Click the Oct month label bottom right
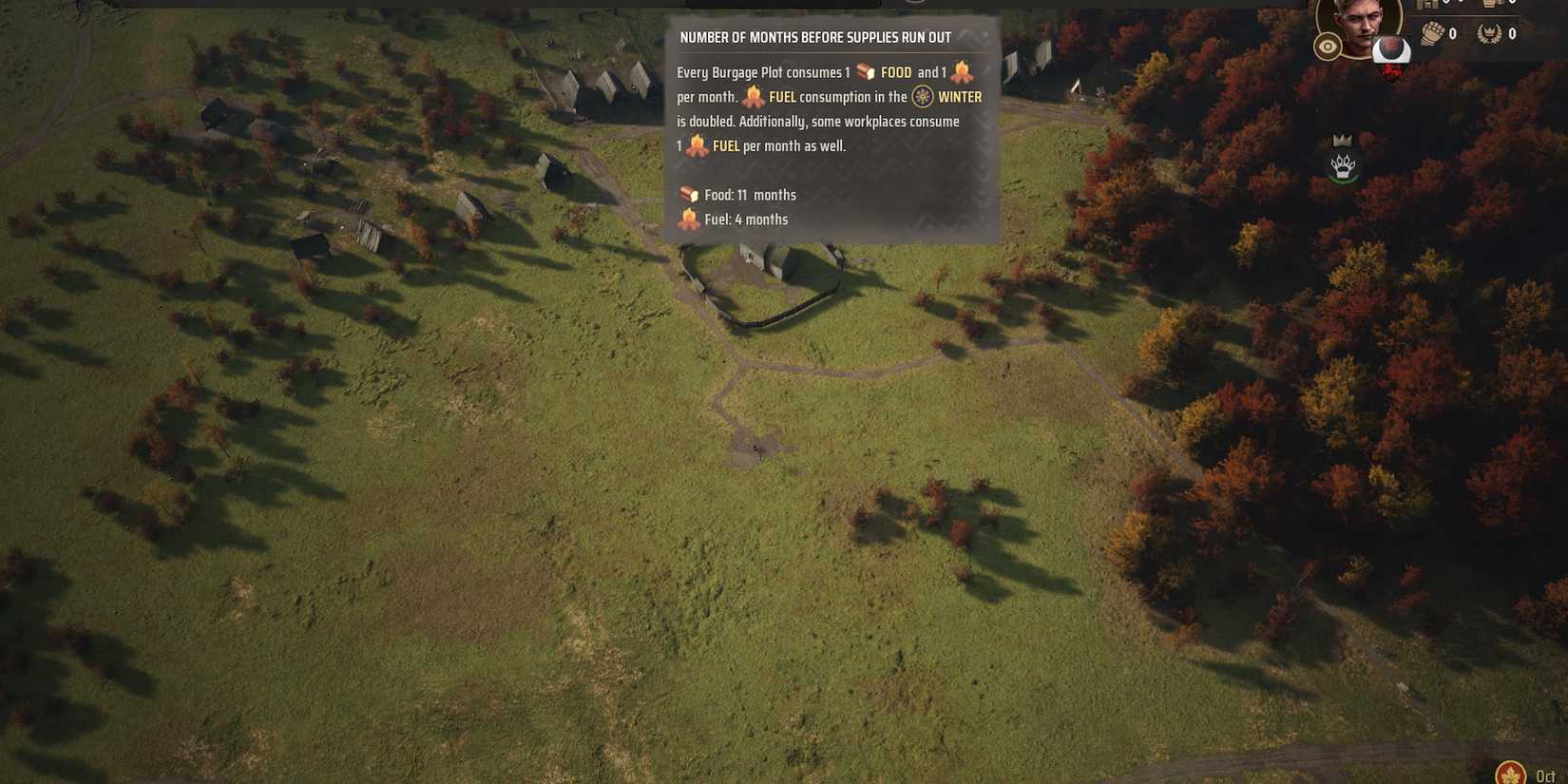 coord(1547,774)
